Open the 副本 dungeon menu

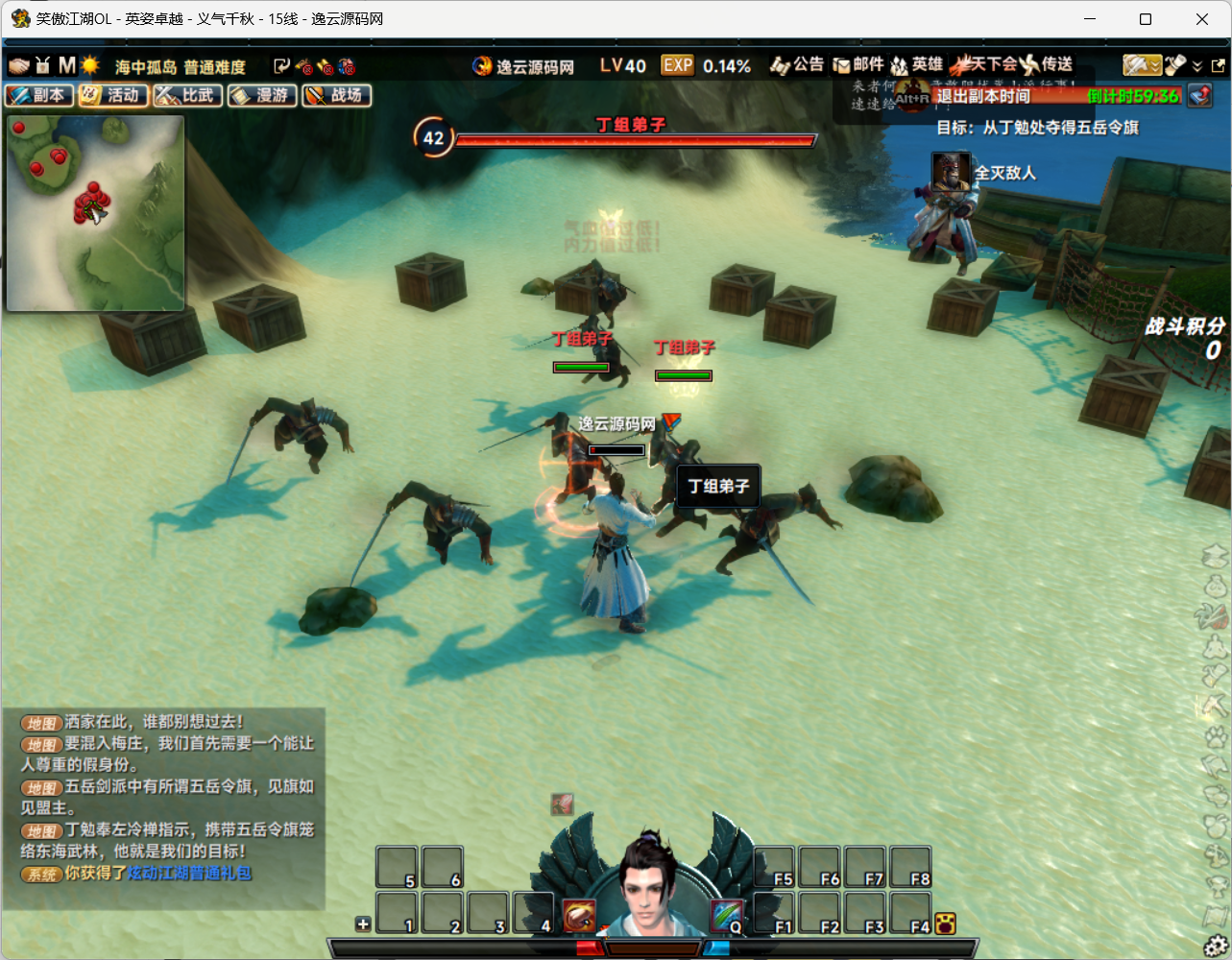(39, 95)
